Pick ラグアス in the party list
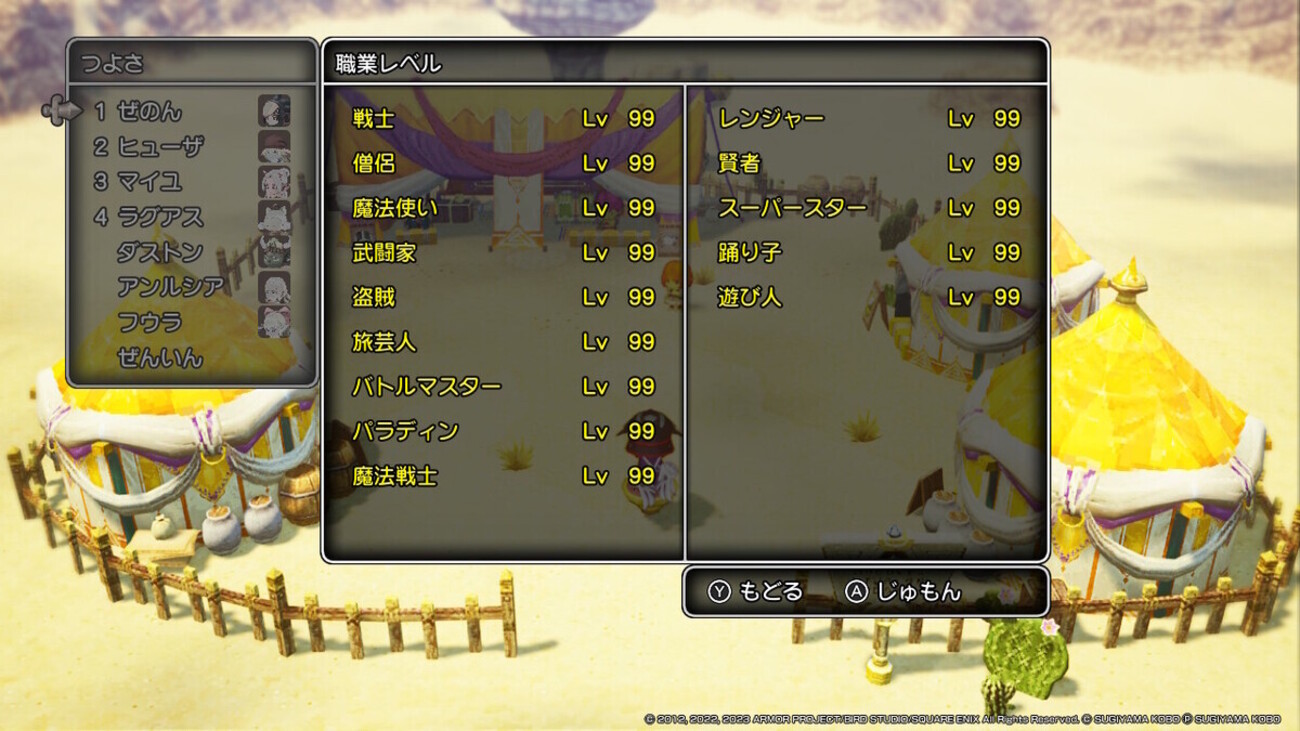The width and height of the screenshot is (1300, 731). click(160, 217)
